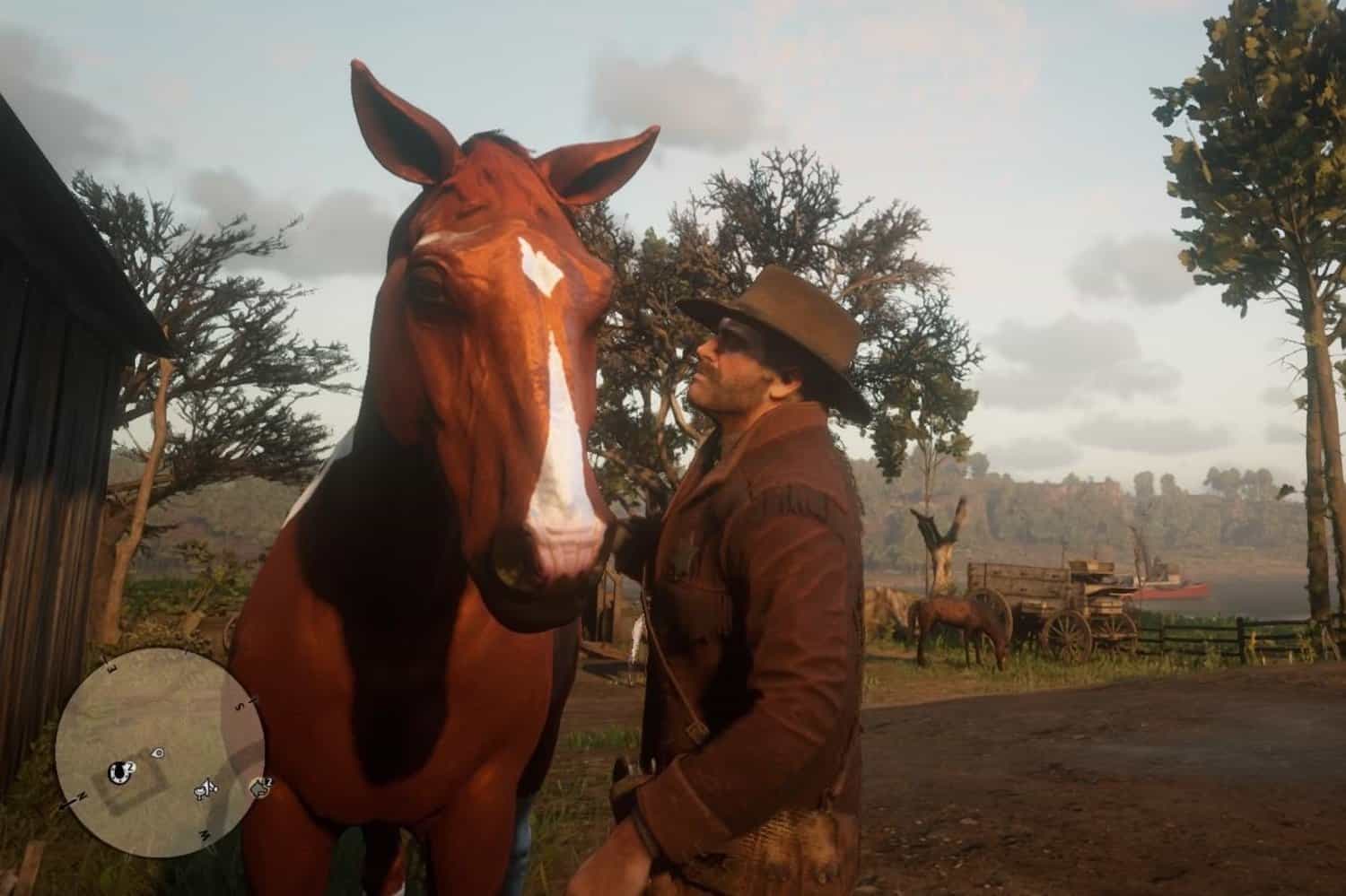Select the white player marker on the minimap
1346x896 pixels.
pos(159,753)
